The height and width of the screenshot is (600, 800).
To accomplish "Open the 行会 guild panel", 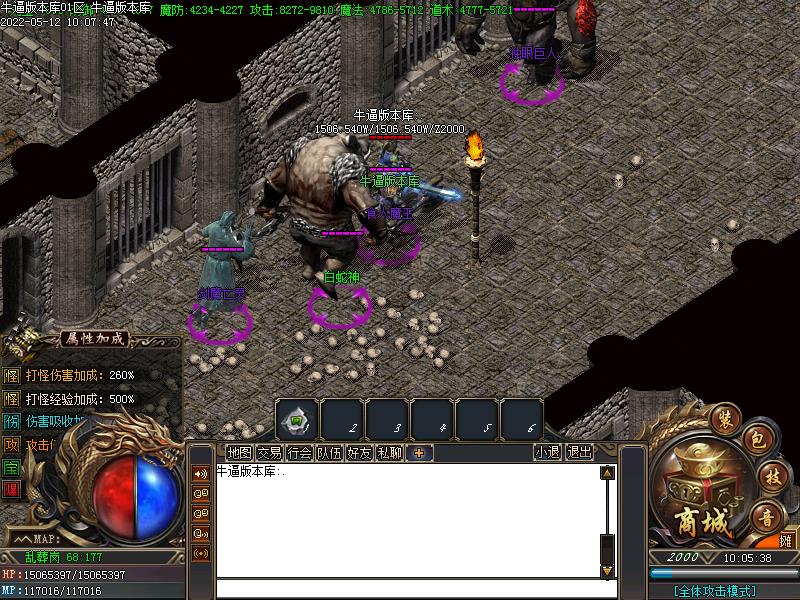I will pos(299,453).
